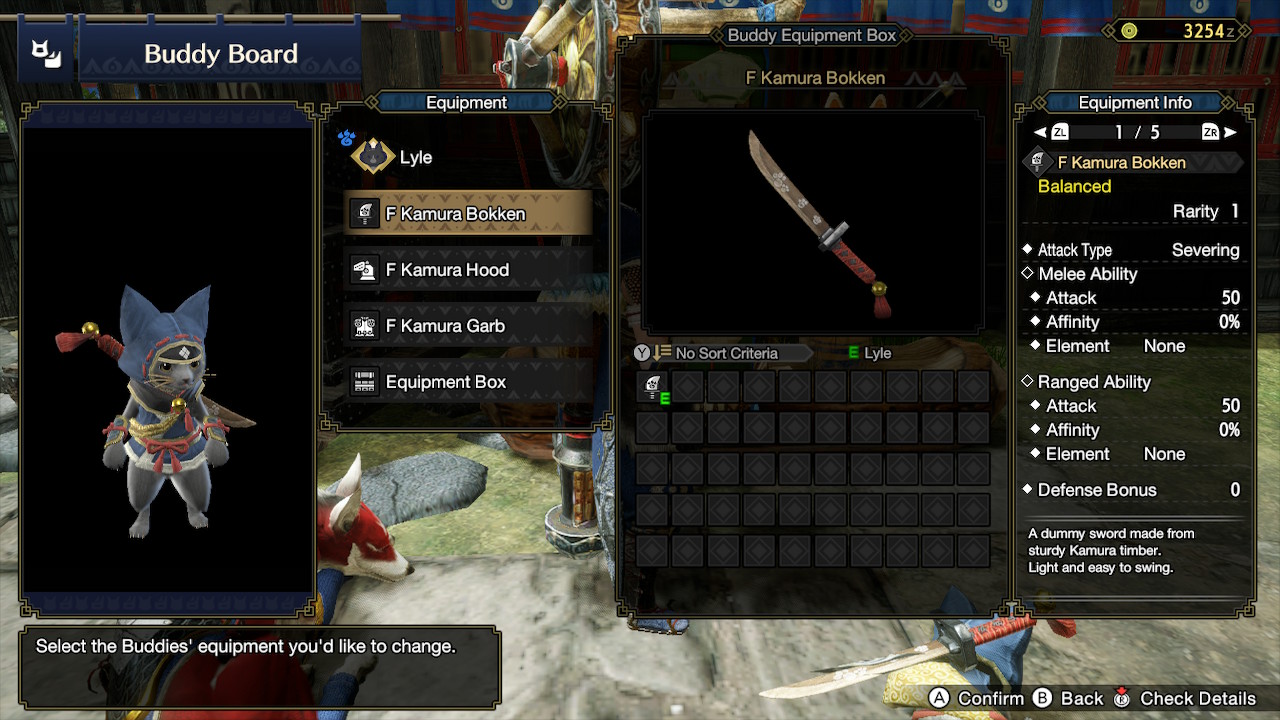Show previous Equipment Info page arrow
The image size is (1280, 720).
(x=1040, y=132)
